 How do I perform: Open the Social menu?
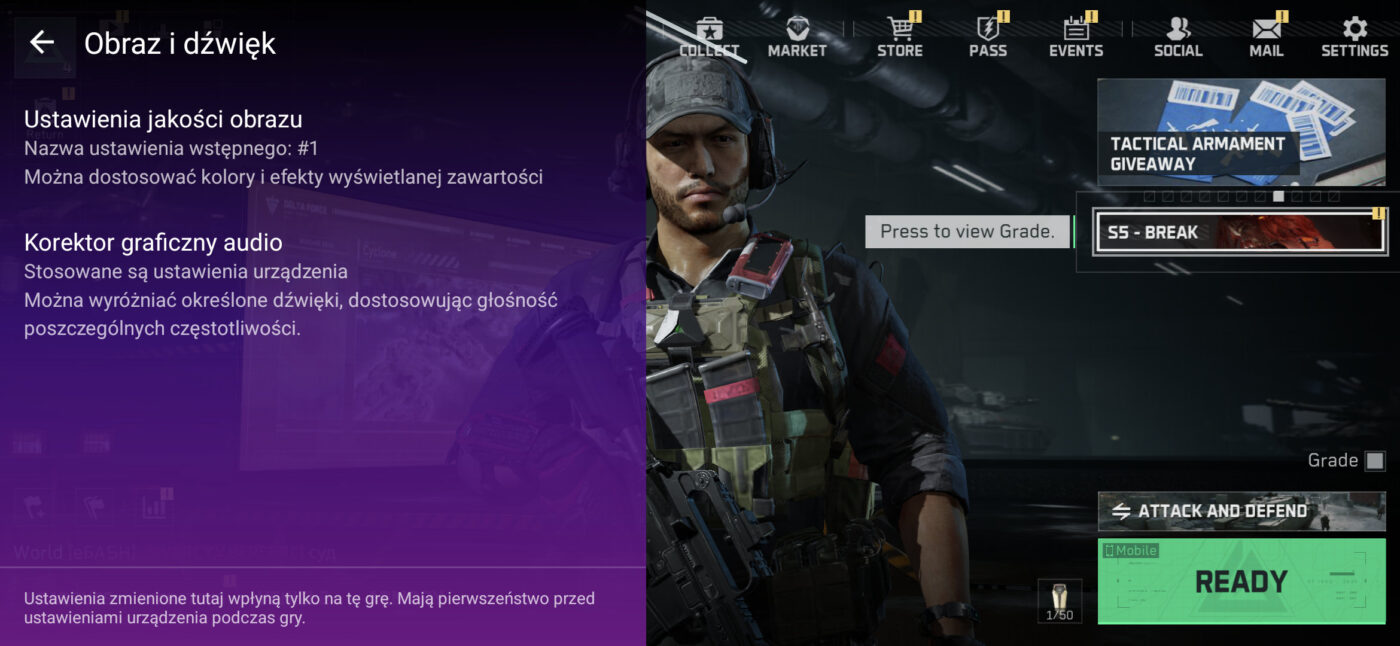pos(1178,37)
